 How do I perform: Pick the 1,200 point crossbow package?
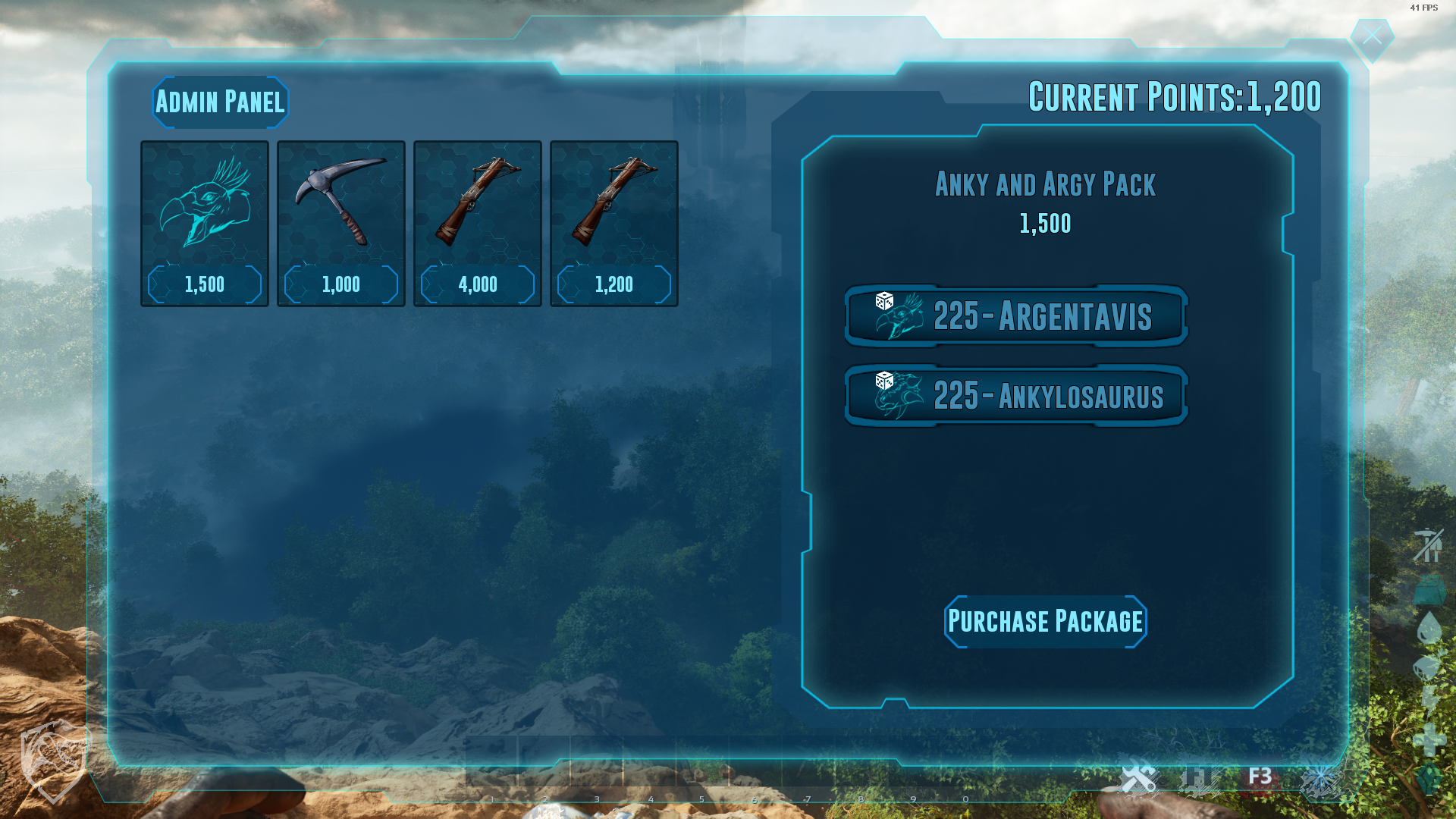[x=614, y=224]
